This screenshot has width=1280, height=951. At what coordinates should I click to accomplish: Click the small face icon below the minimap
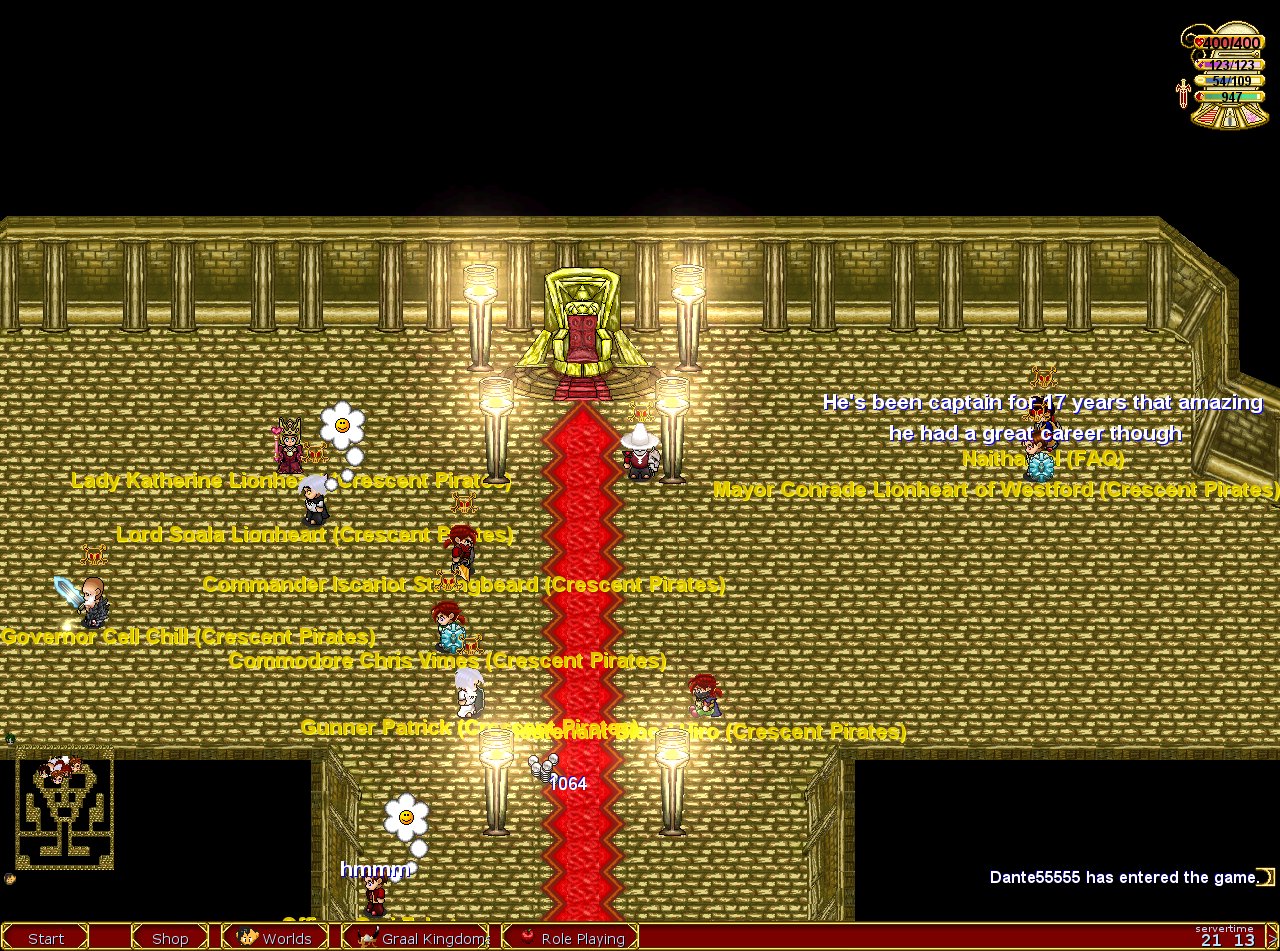[x=10, y=879]
